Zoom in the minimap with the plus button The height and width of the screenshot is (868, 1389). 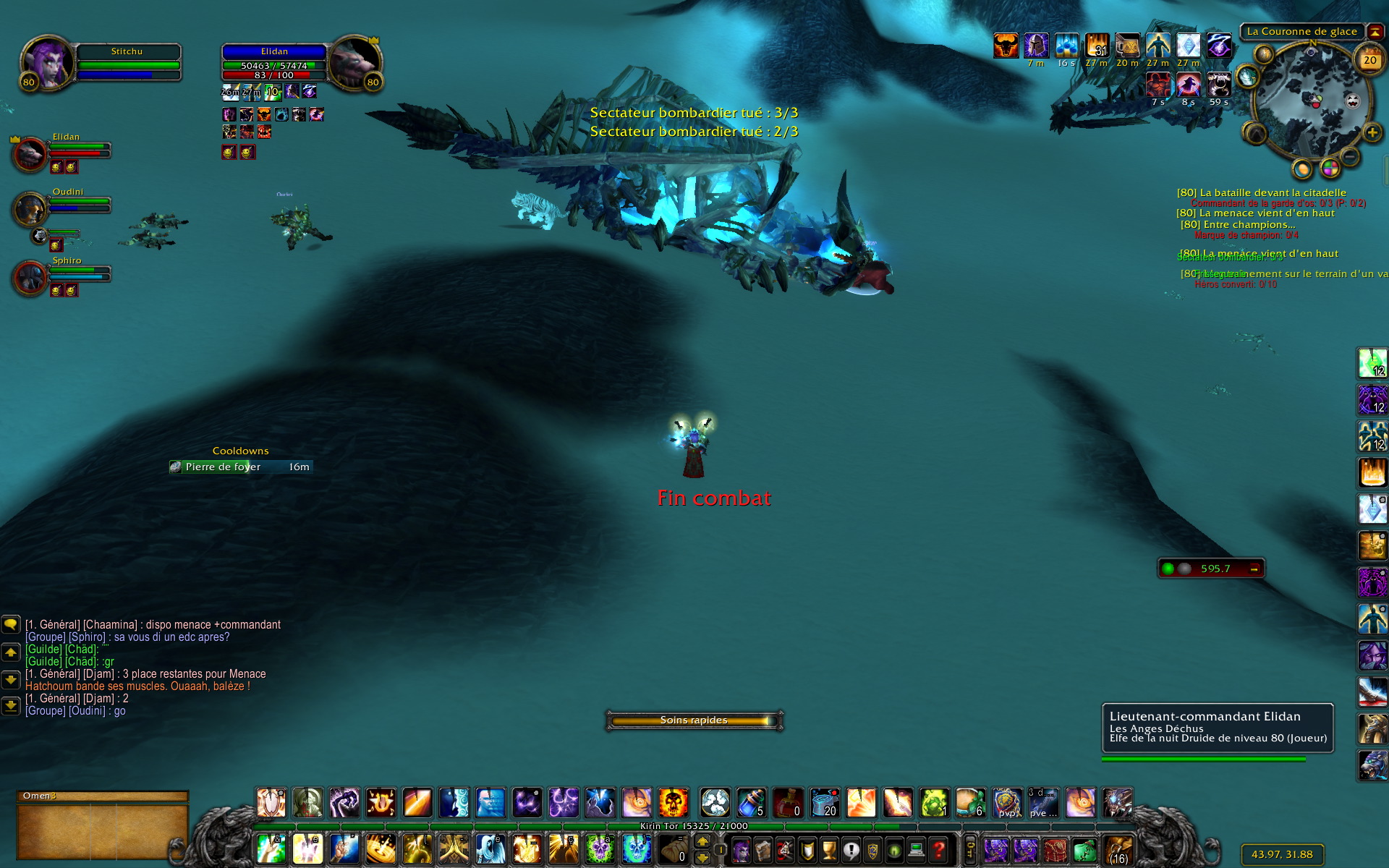[1372, 132]
